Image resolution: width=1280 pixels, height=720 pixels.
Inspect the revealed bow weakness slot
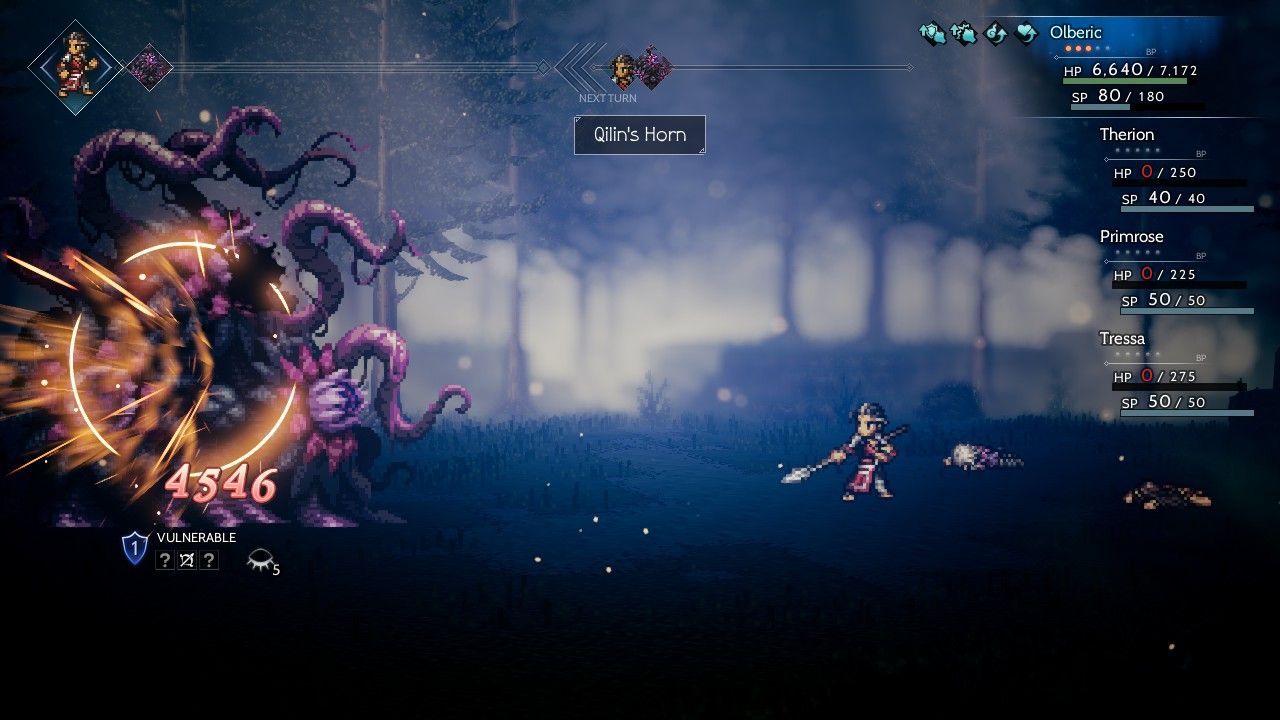186,561
